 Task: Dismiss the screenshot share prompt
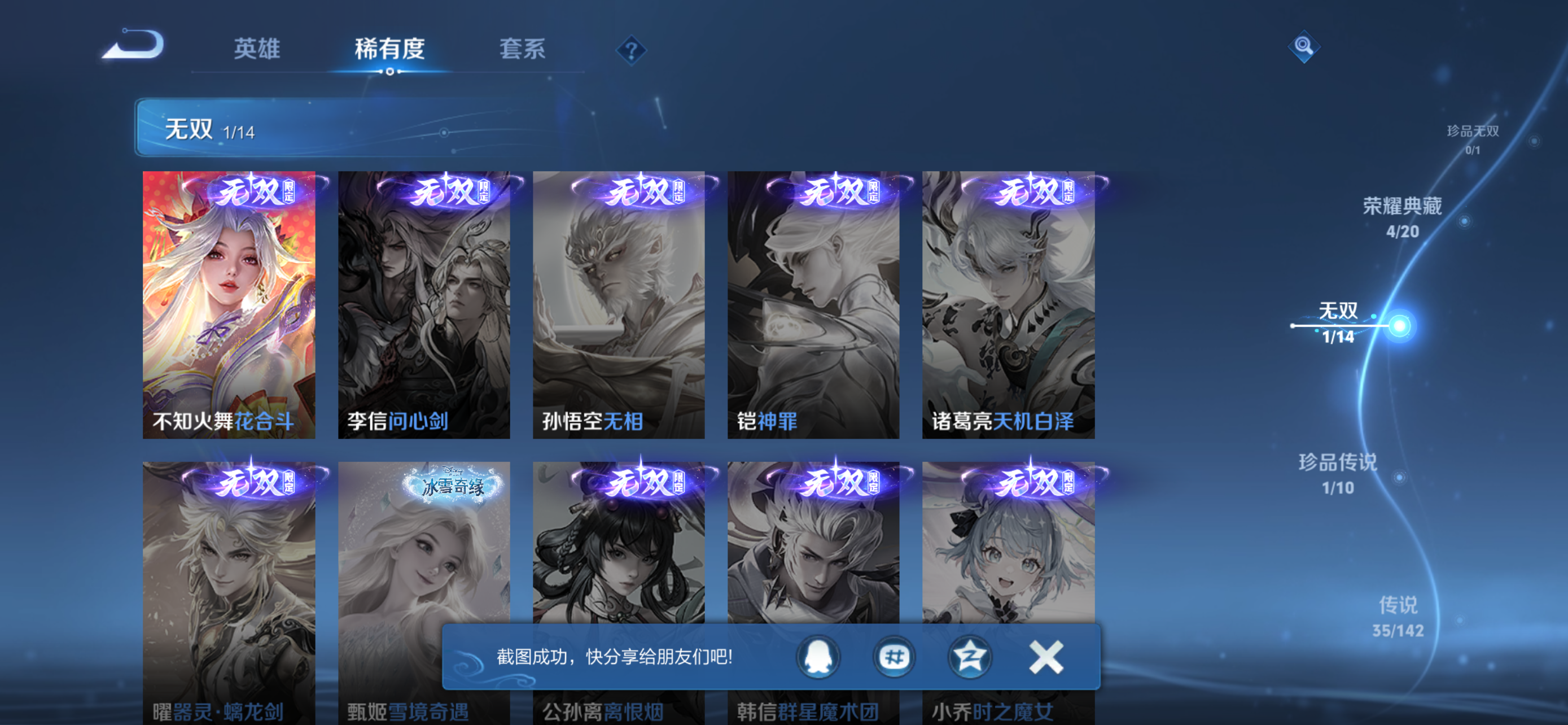1046,657
